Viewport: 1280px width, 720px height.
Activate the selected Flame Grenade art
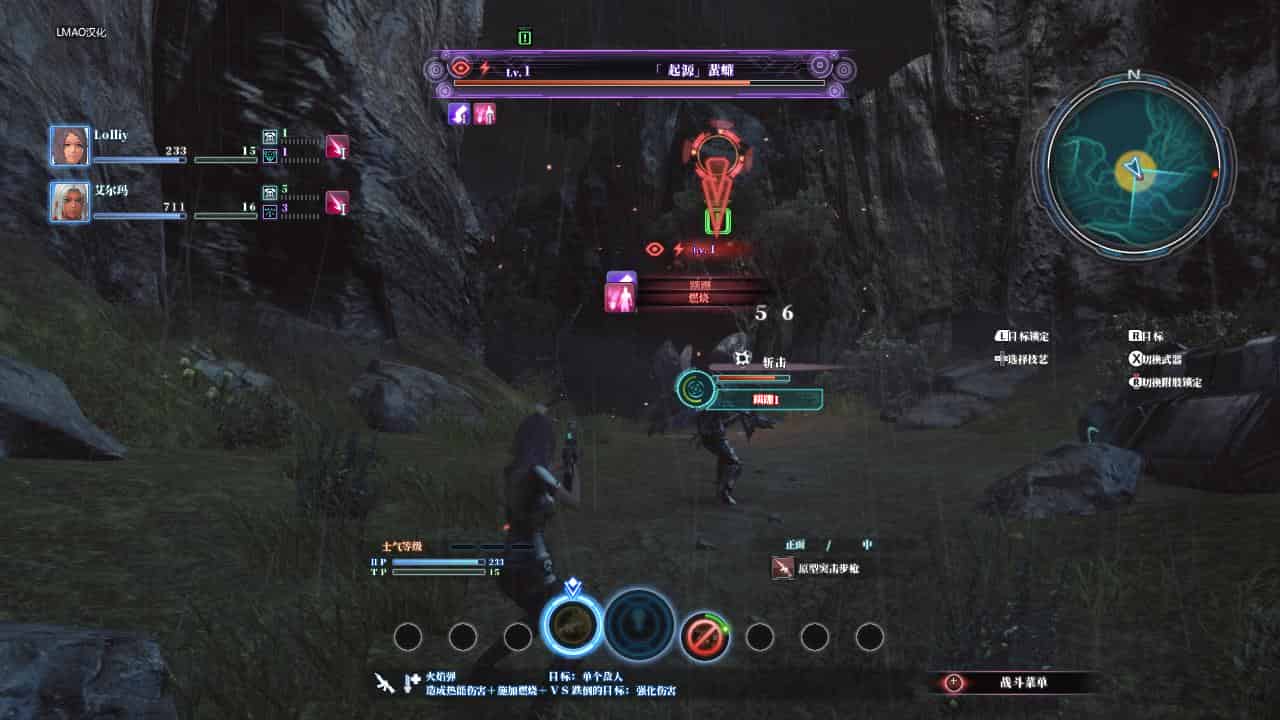tap(572, 626)
